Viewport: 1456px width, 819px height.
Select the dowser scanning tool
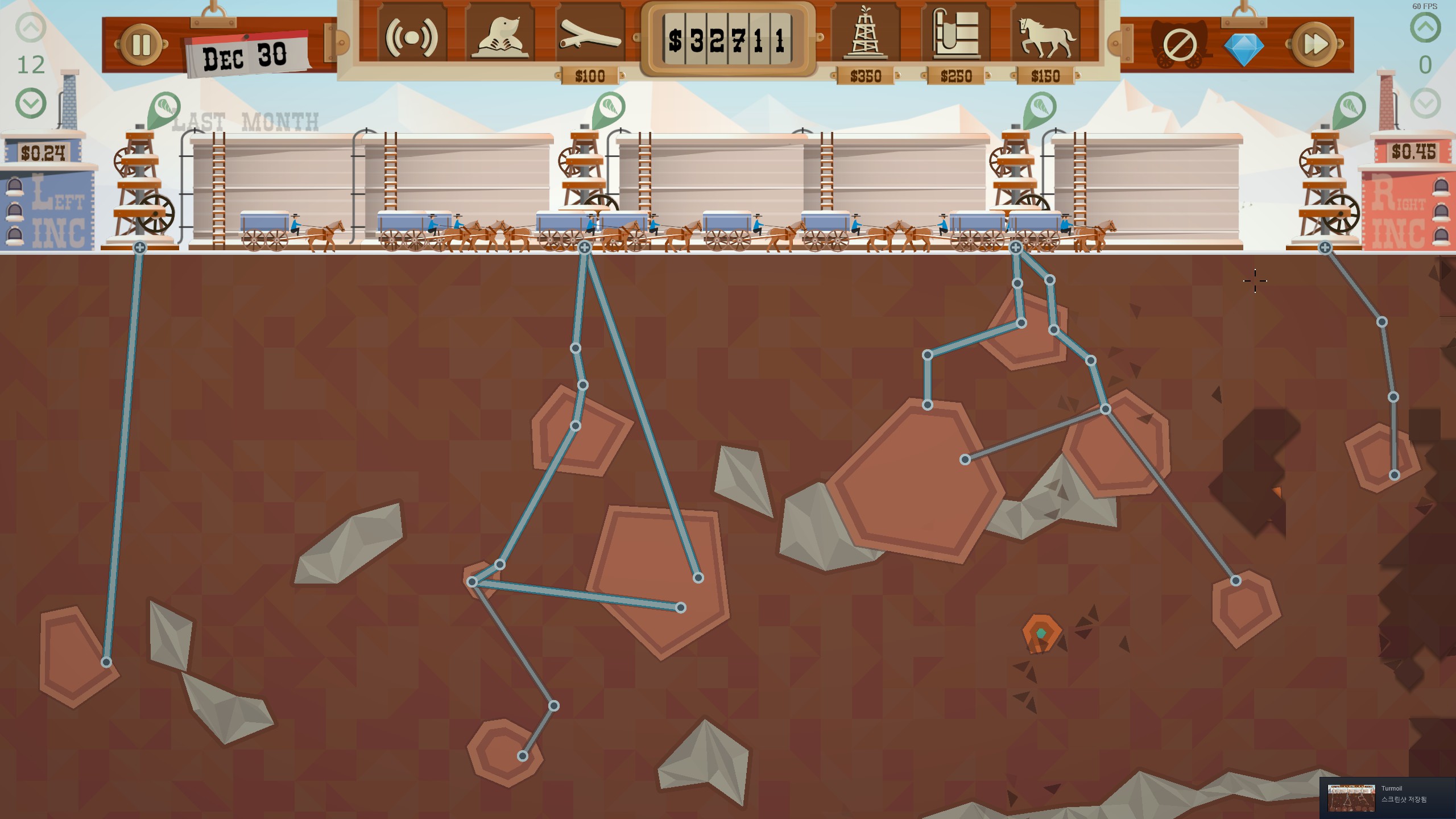tap(411, 38)
